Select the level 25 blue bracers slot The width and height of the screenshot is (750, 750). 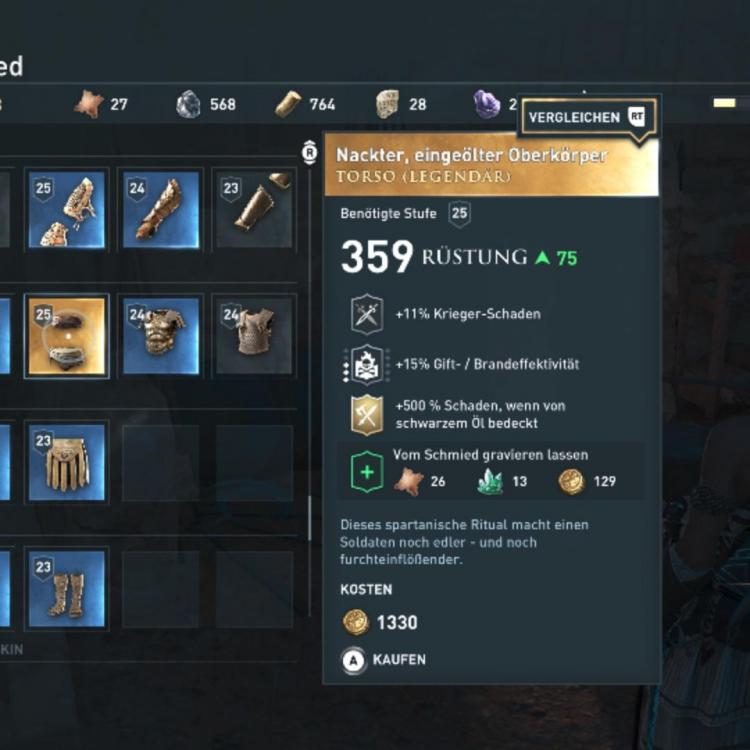tap(67, 208)
